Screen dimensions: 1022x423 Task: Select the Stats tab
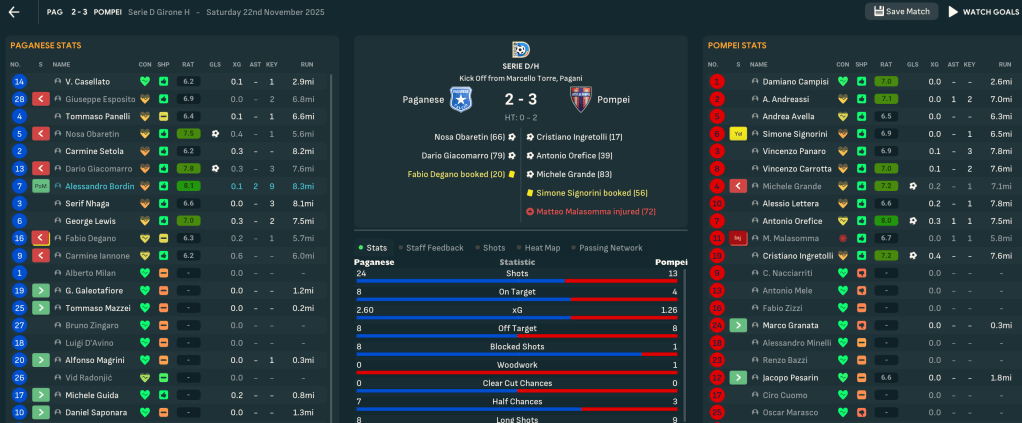[377, 248]
